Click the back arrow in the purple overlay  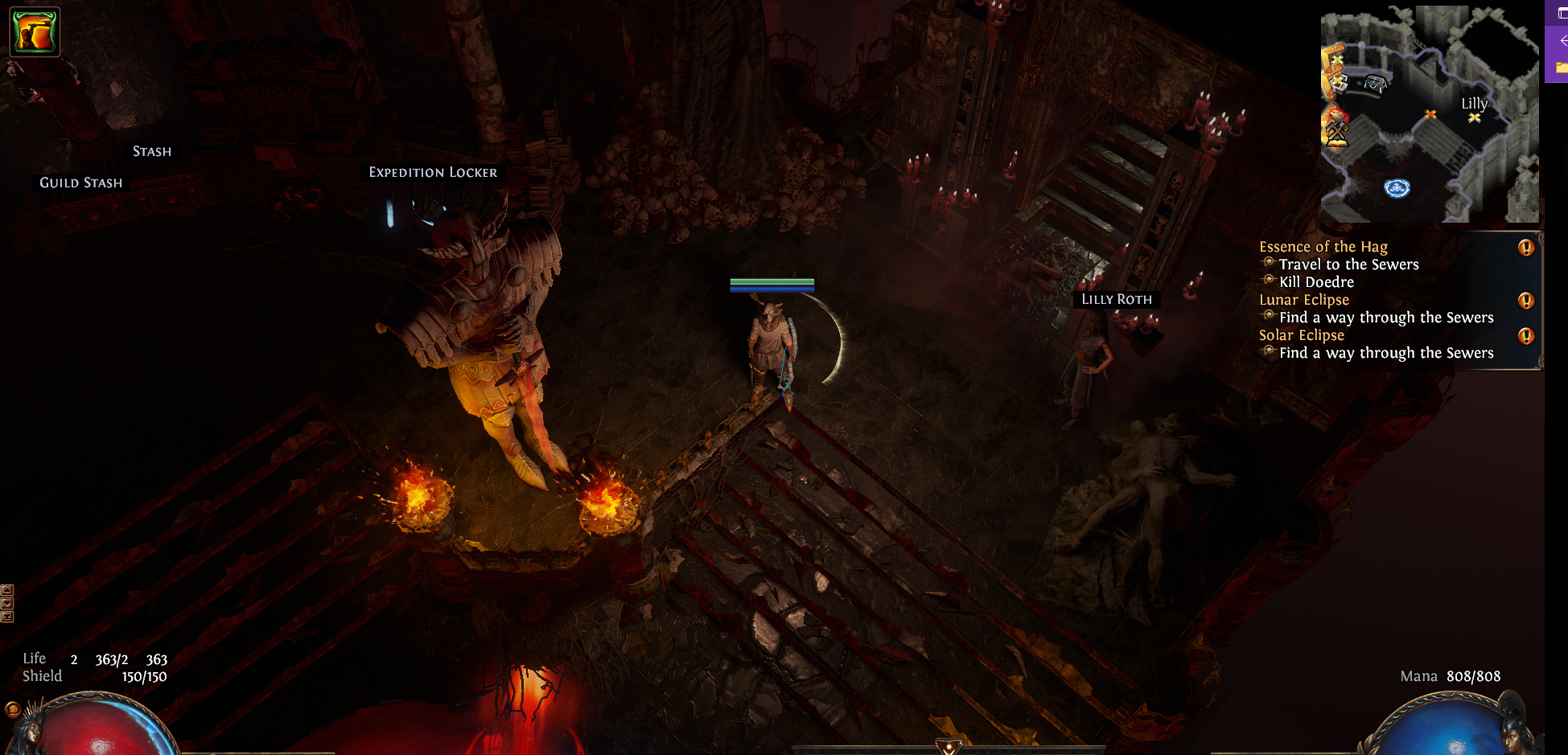coord(1562,40)
